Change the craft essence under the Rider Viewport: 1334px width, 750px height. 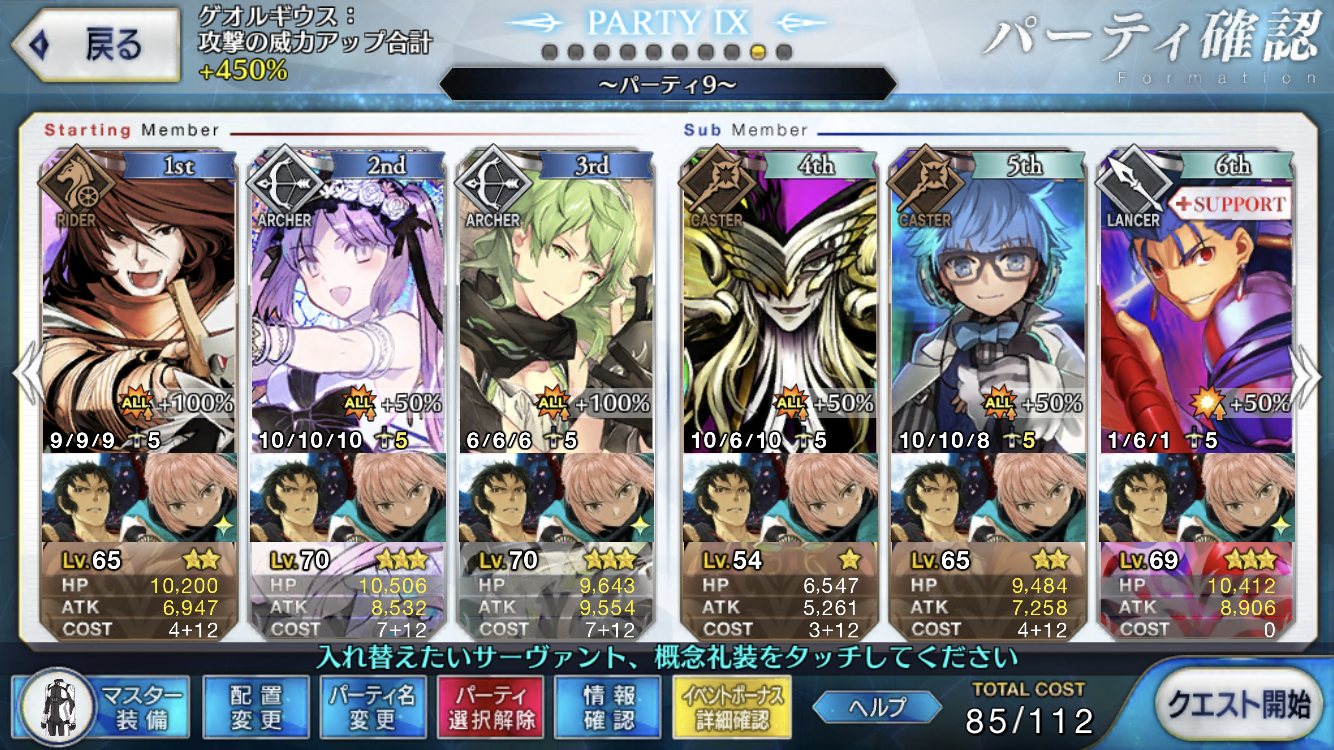pyautogui.click(x=139, y=497)
